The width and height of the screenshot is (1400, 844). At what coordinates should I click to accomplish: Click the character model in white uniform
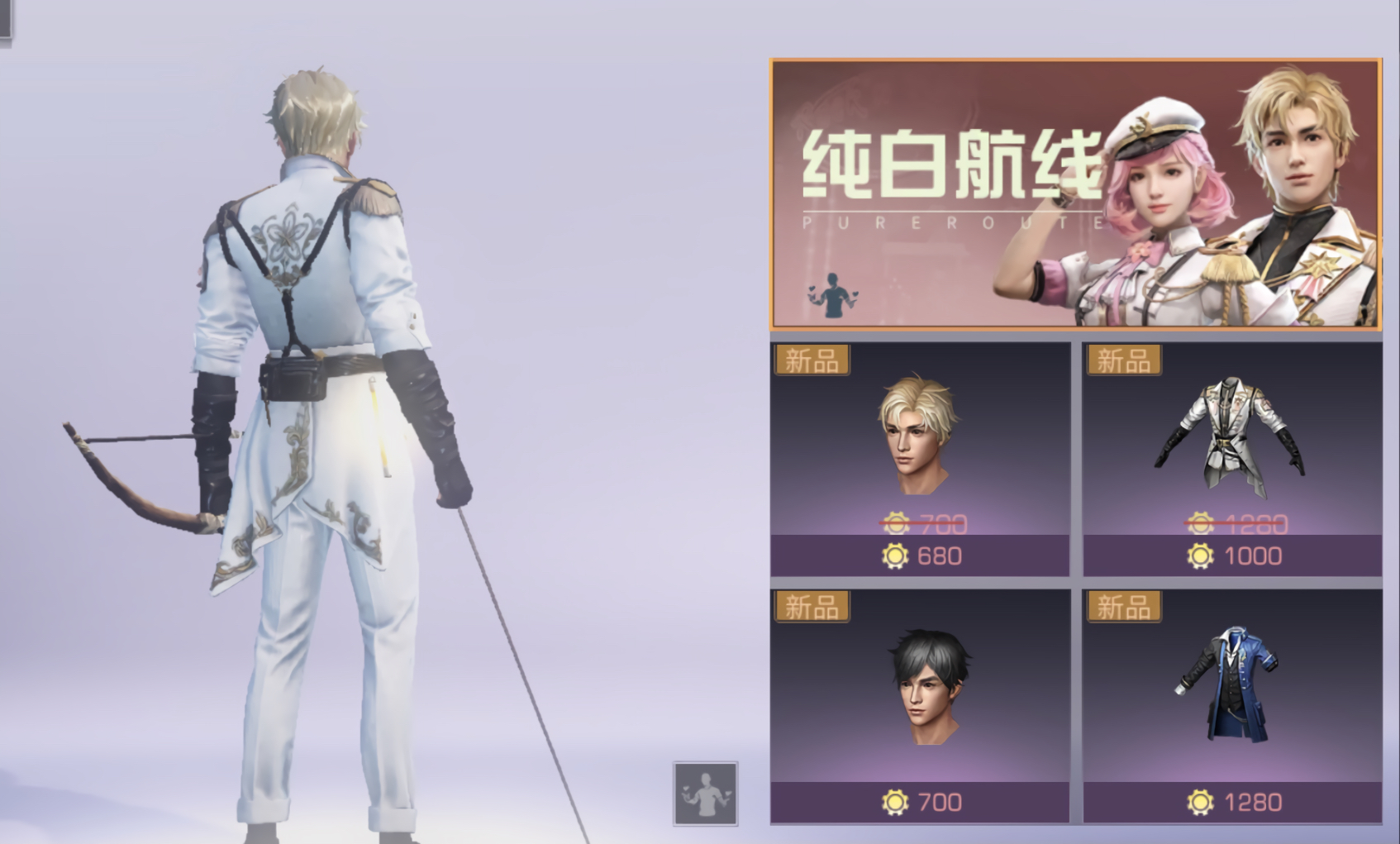tap(314, 372)
